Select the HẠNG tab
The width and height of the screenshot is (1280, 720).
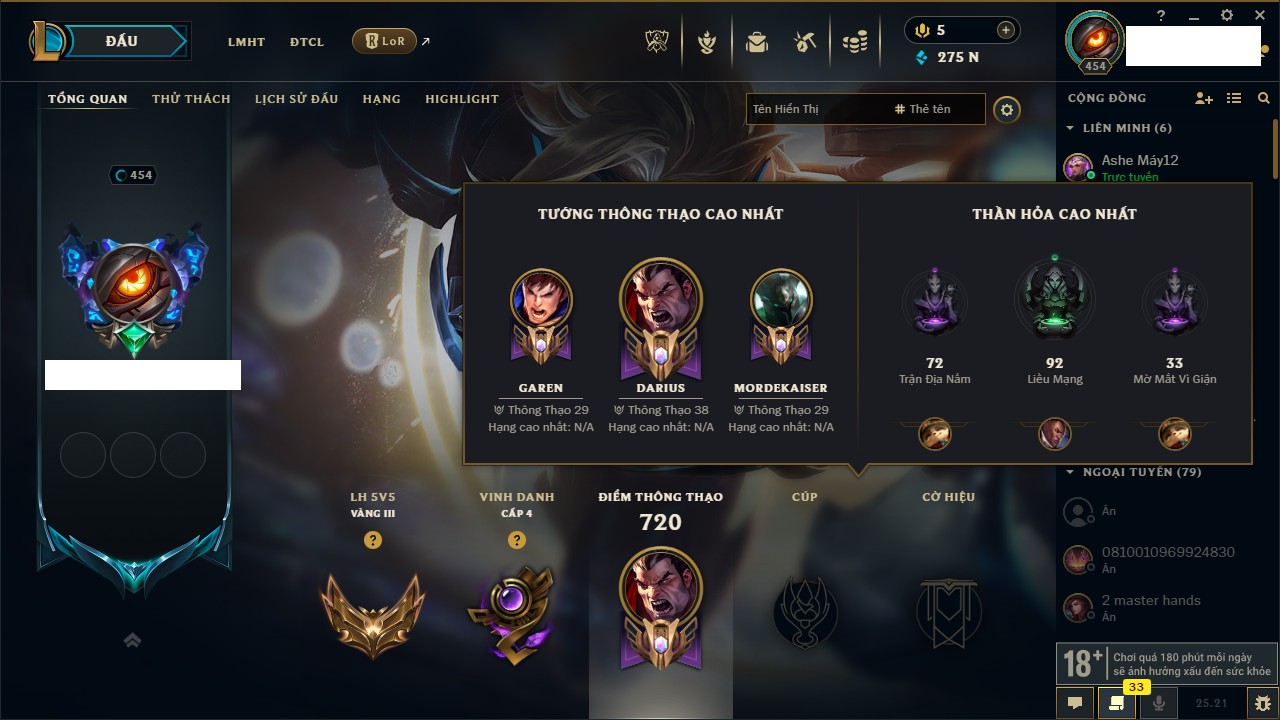click(x=381, y=99)
